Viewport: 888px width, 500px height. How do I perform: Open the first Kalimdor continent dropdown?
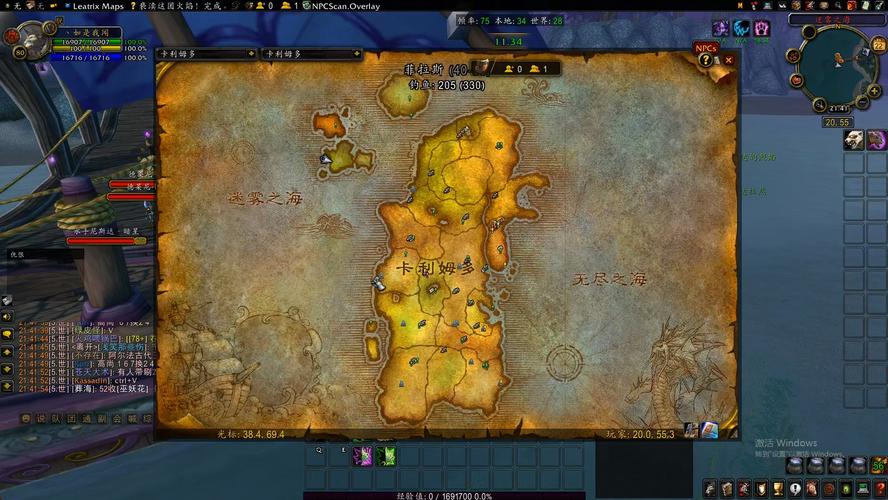point(207,53)
